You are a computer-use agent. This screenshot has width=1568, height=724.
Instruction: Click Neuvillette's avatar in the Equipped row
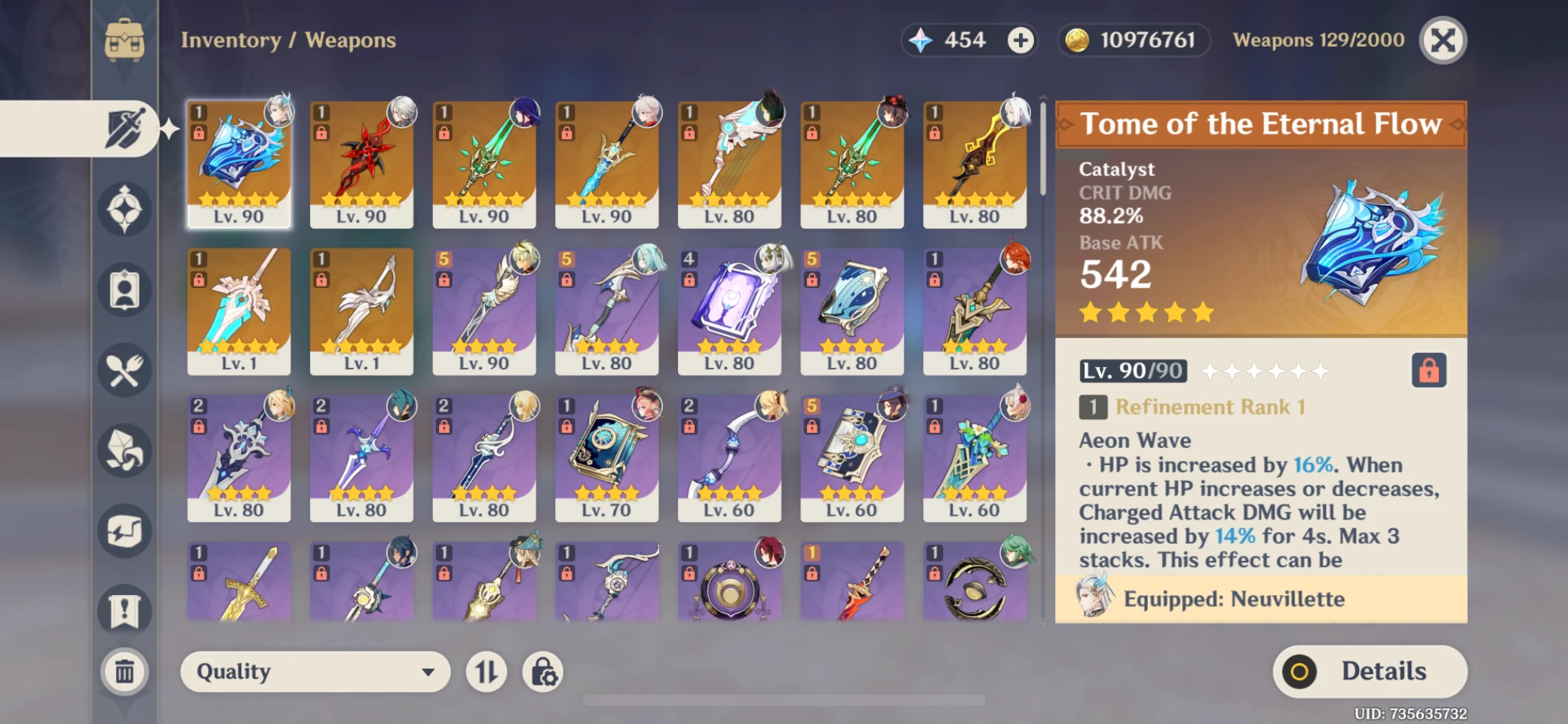point(1091,599)
